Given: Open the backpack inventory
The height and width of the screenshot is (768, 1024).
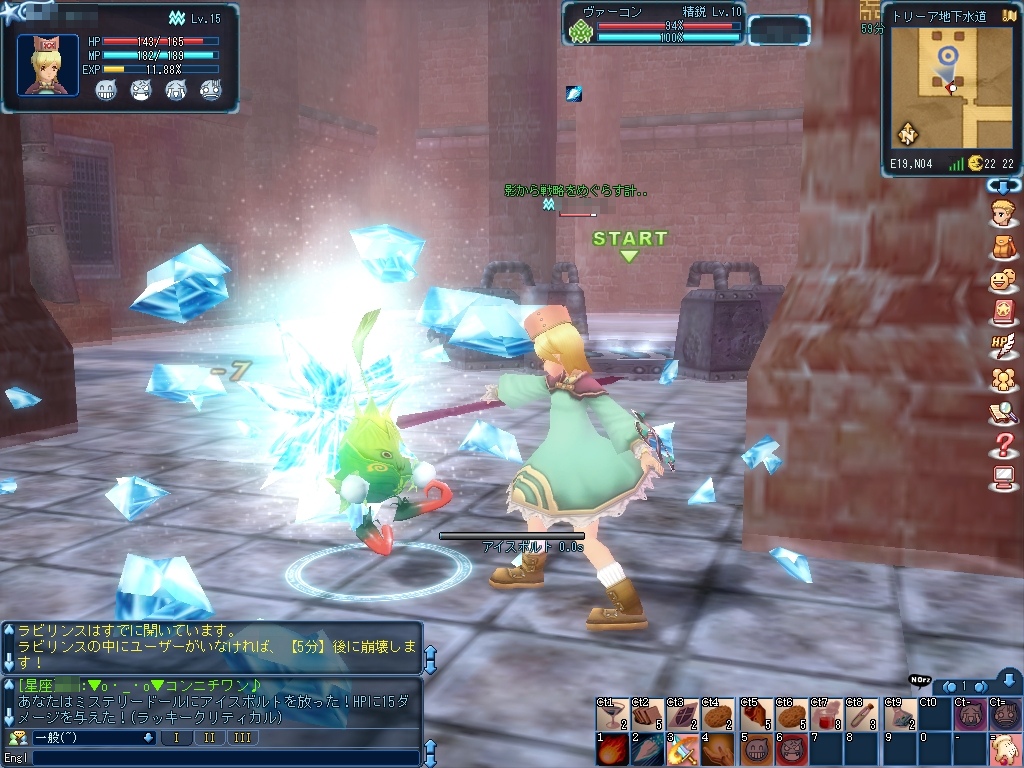Looking at the screenshot, I should pos(1001,246).
